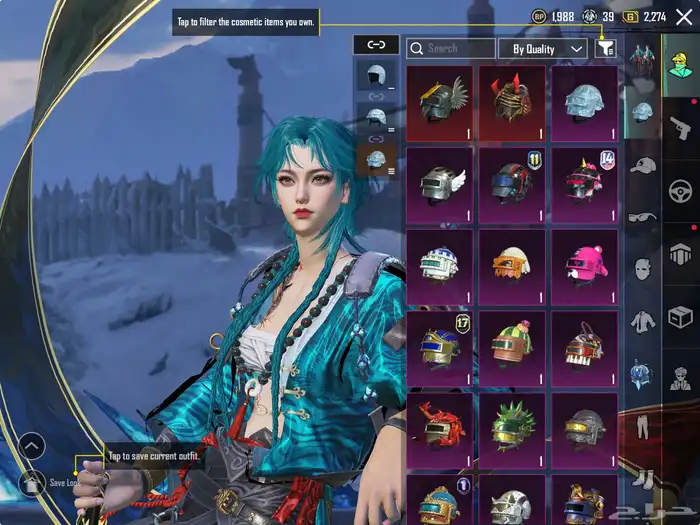The image size is (700, 525).
Task: Pick the helmet with level 14 badge
Action: coord(584,184)
